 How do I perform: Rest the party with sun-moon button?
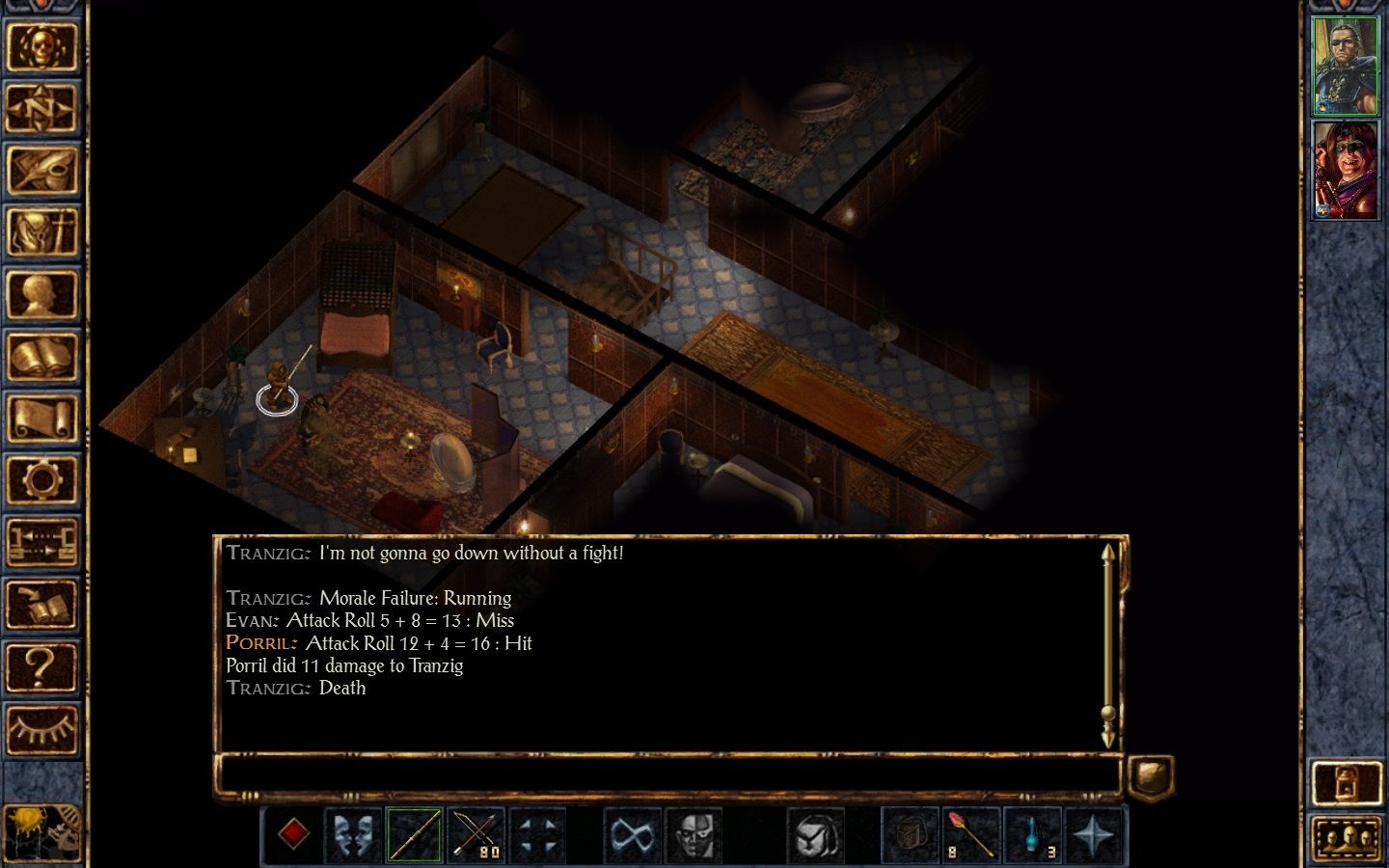coord(41,832)
